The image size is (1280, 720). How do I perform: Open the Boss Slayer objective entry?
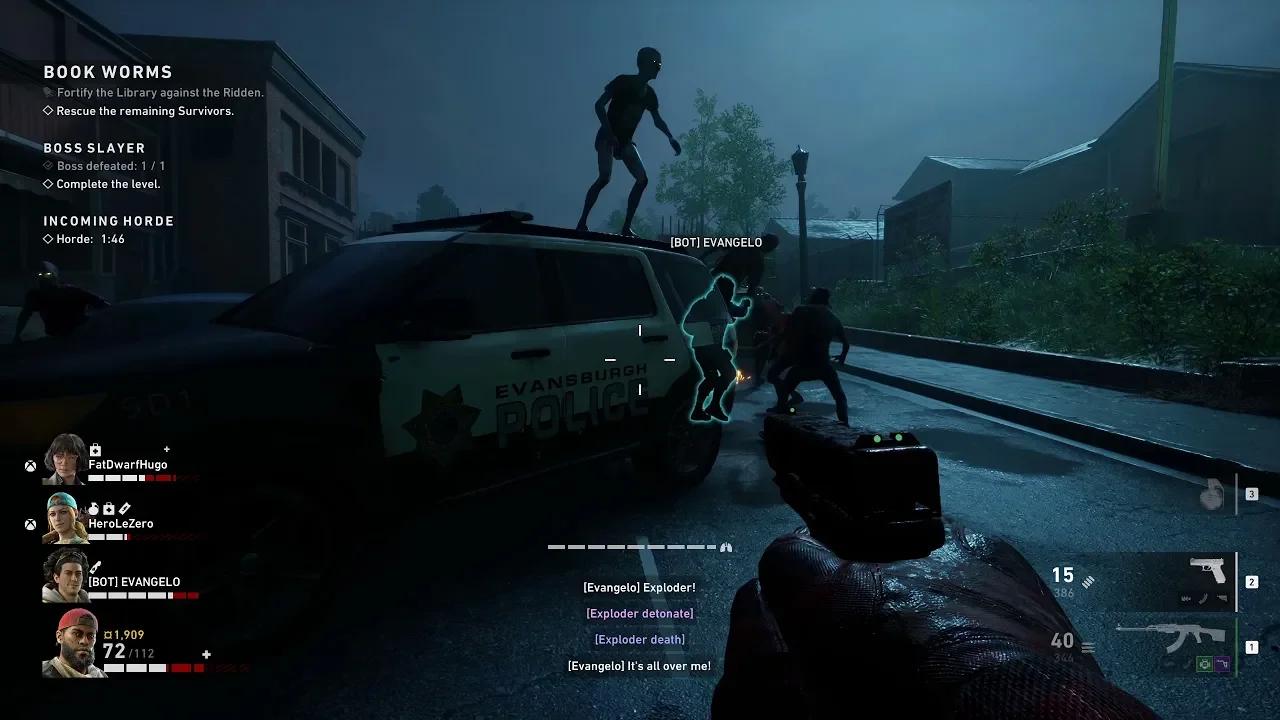(94, 148)
